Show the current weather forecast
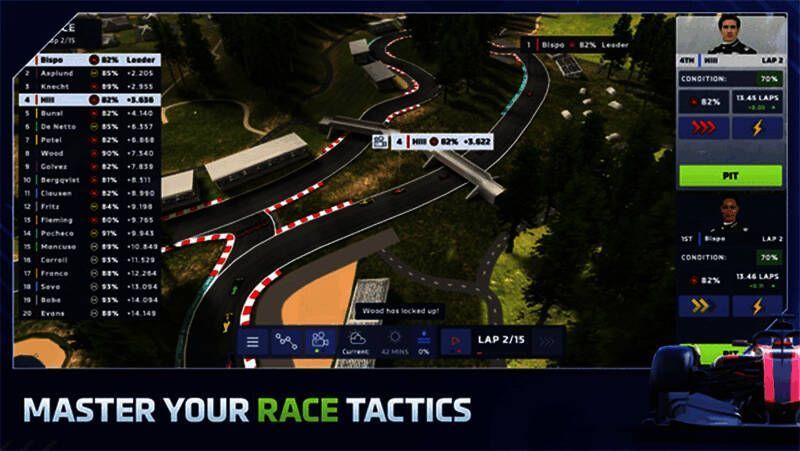This screenshot has height=451, width=800. pyautogui.click(x=357, y=341)
